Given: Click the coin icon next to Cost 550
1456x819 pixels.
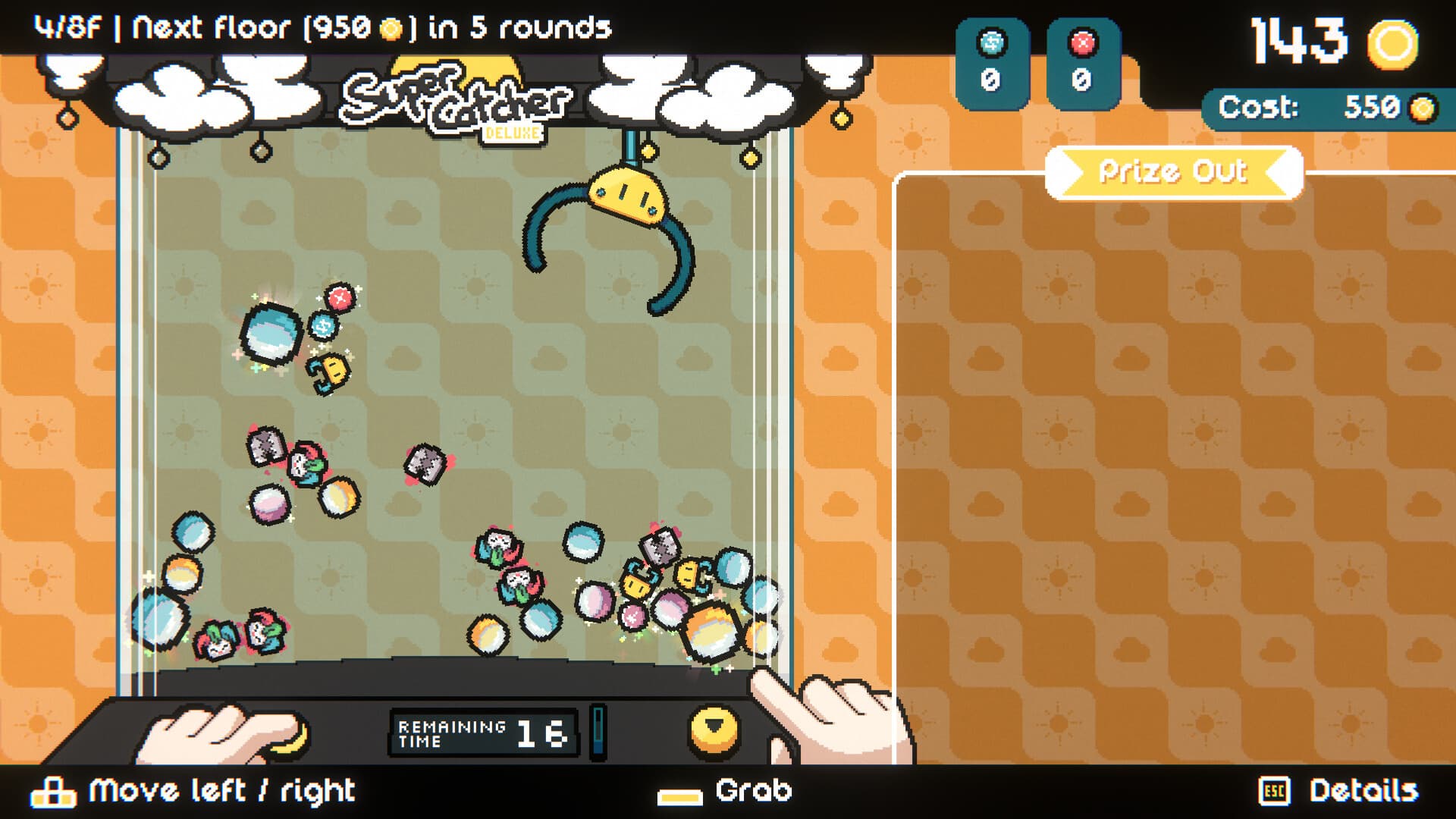Looking at the screenshot, I should [1421, 106].
